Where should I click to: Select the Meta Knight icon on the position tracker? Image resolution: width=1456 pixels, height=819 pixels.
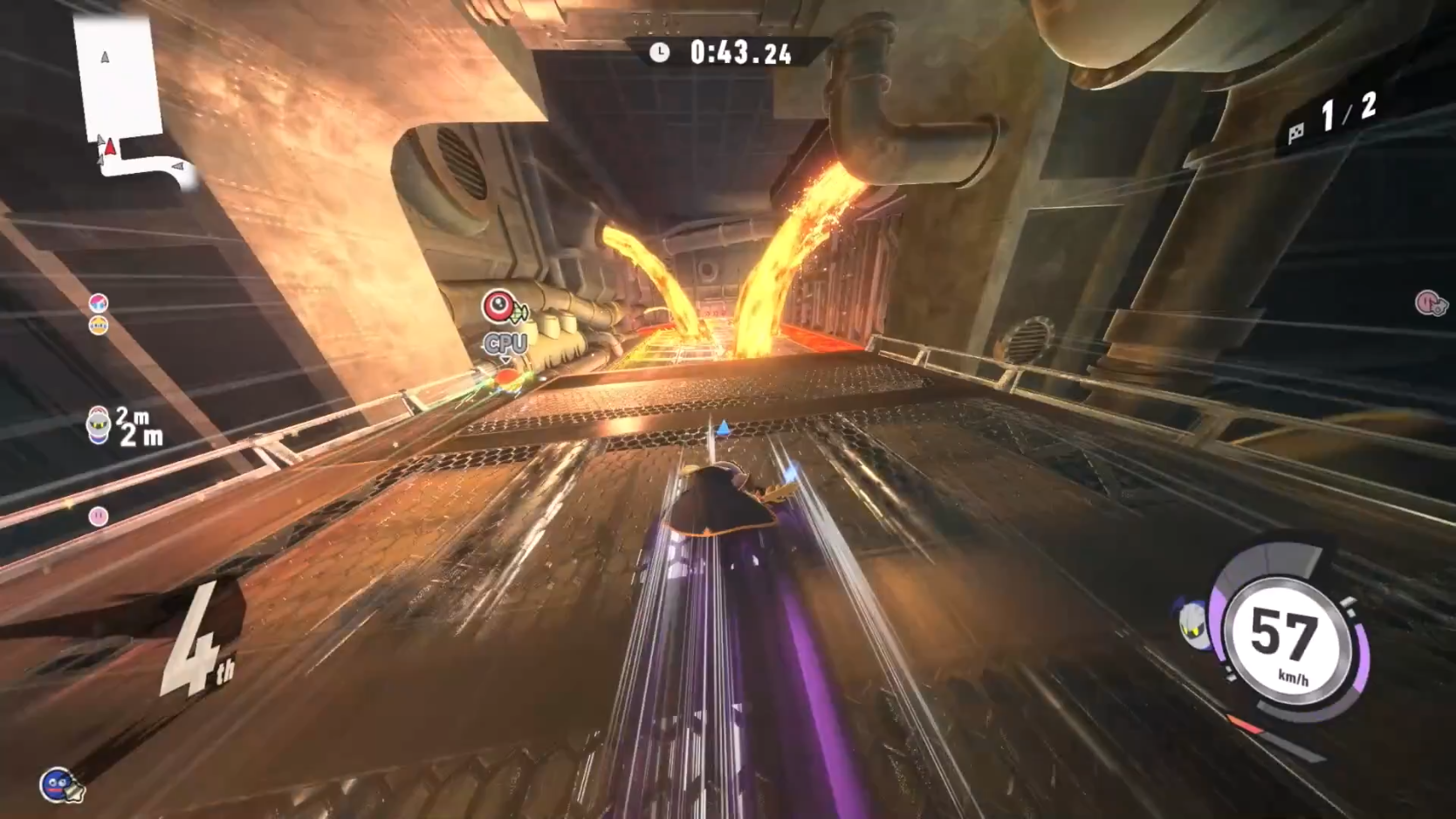tap(99, 425)
